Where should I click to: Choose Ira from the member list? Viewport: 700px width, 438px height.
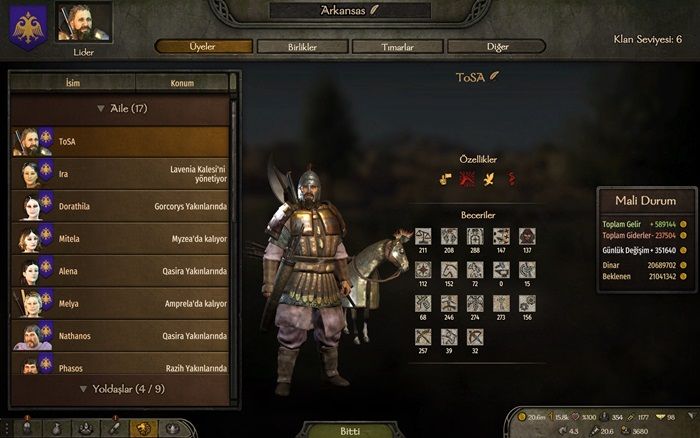point(120,174)
